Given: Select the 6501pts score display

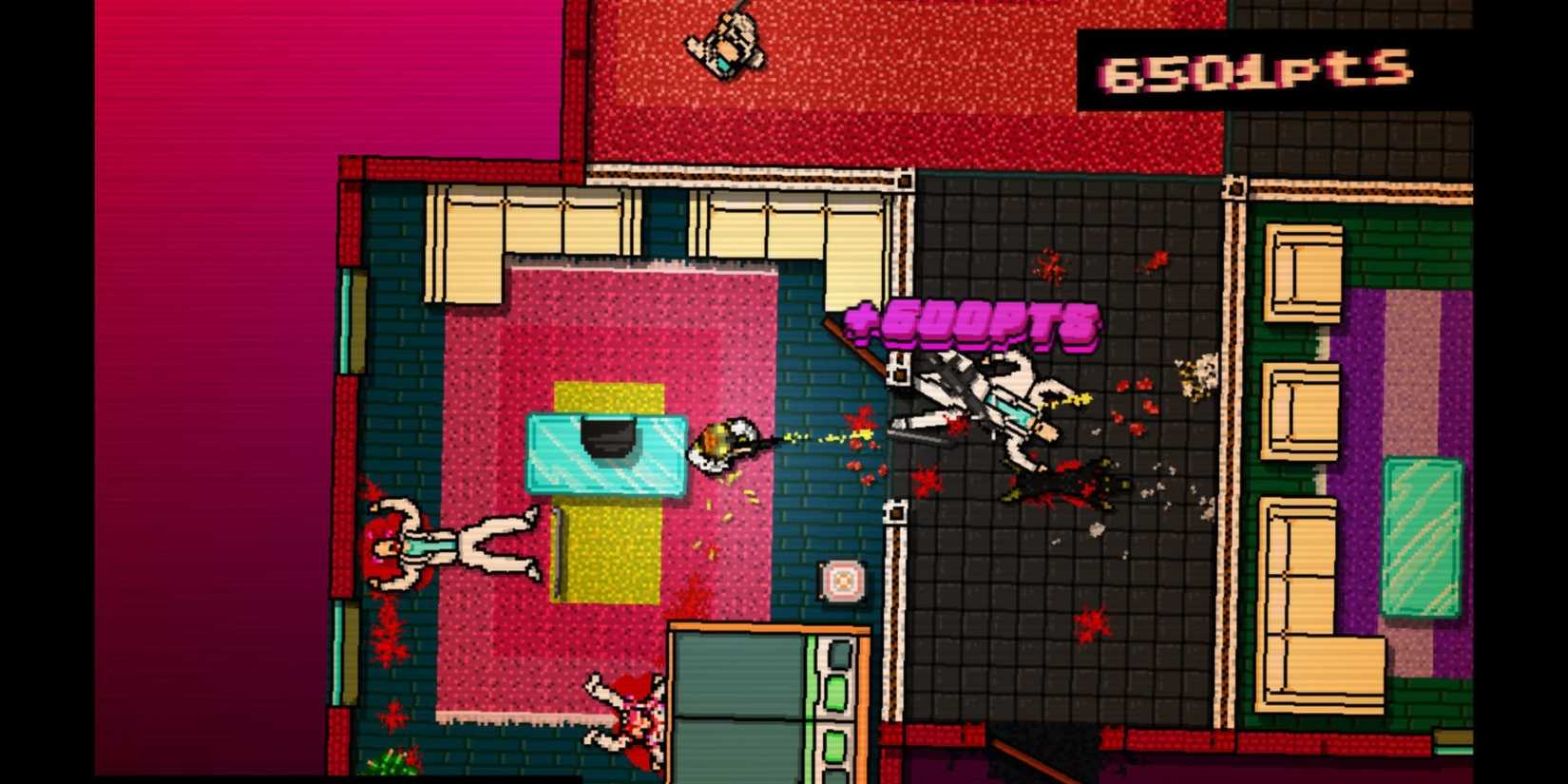Looking at the screenshot, I should tap(1254, 67).
